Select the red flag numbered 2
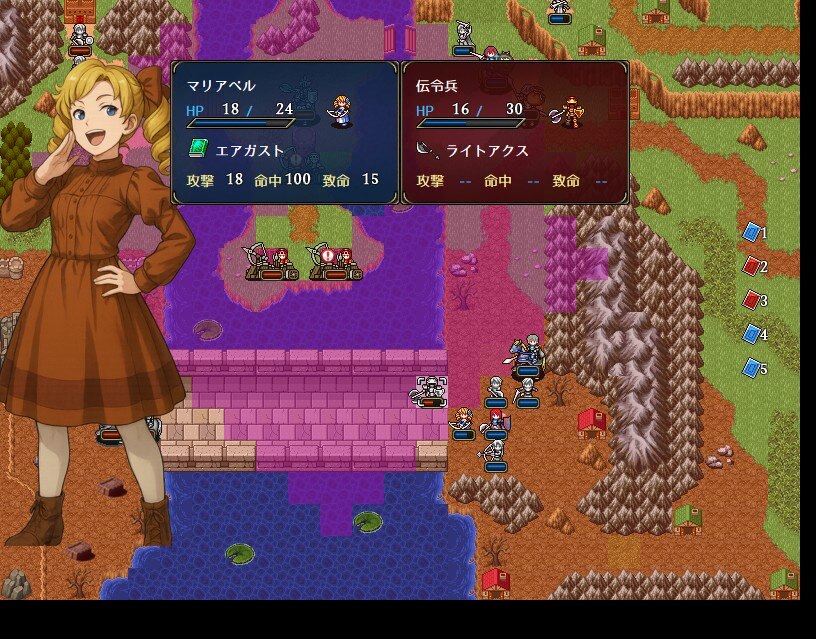 [x=752, y=266]
